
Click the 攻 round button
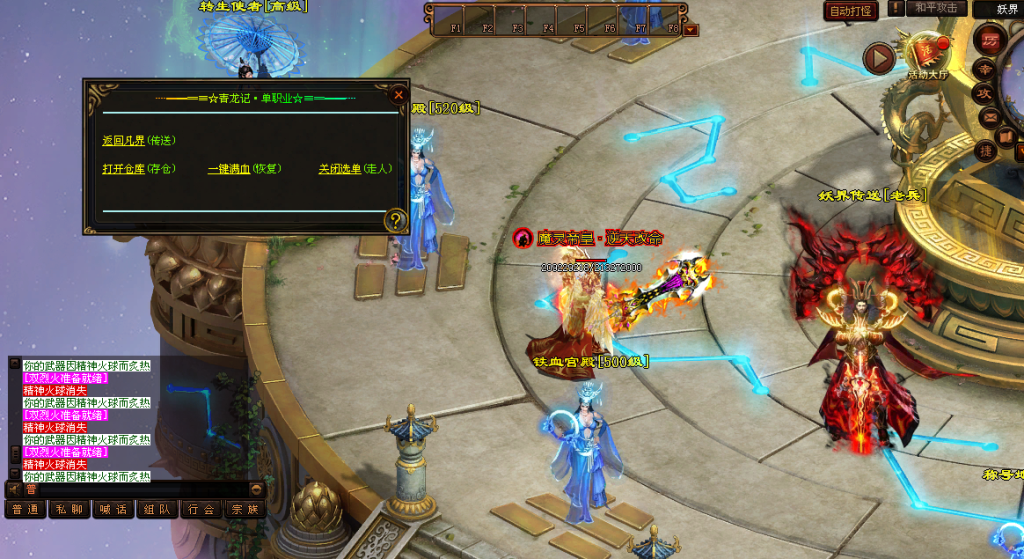985,93
